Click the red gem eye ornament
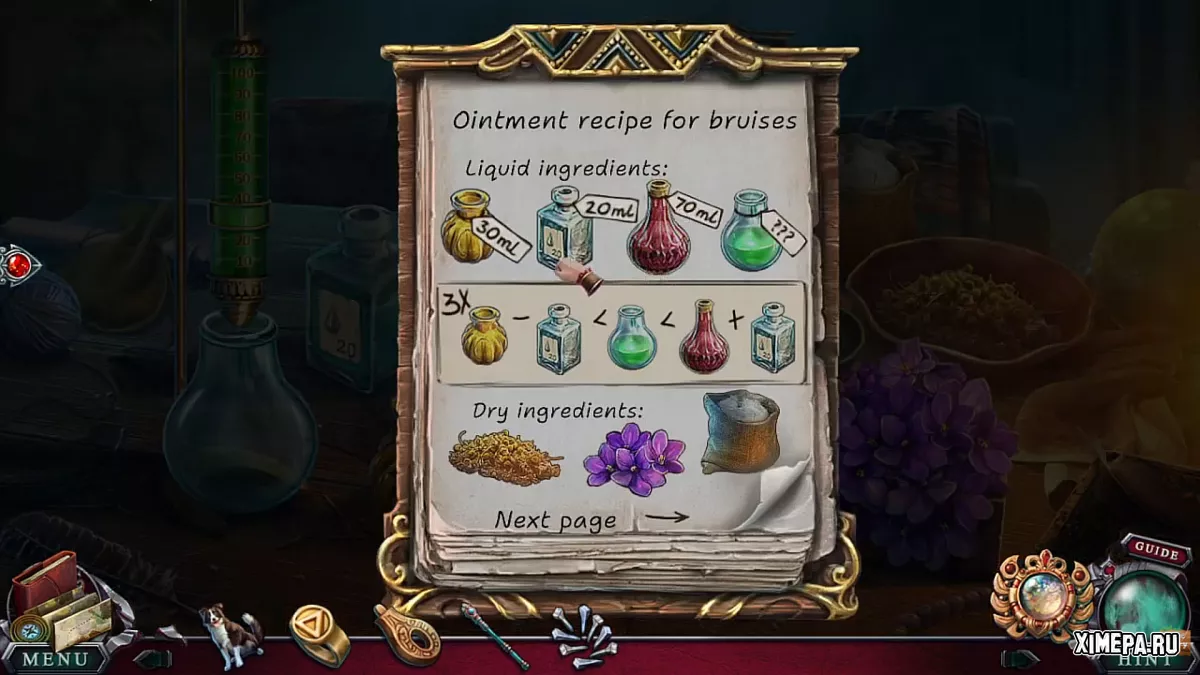 click(18, 265)
